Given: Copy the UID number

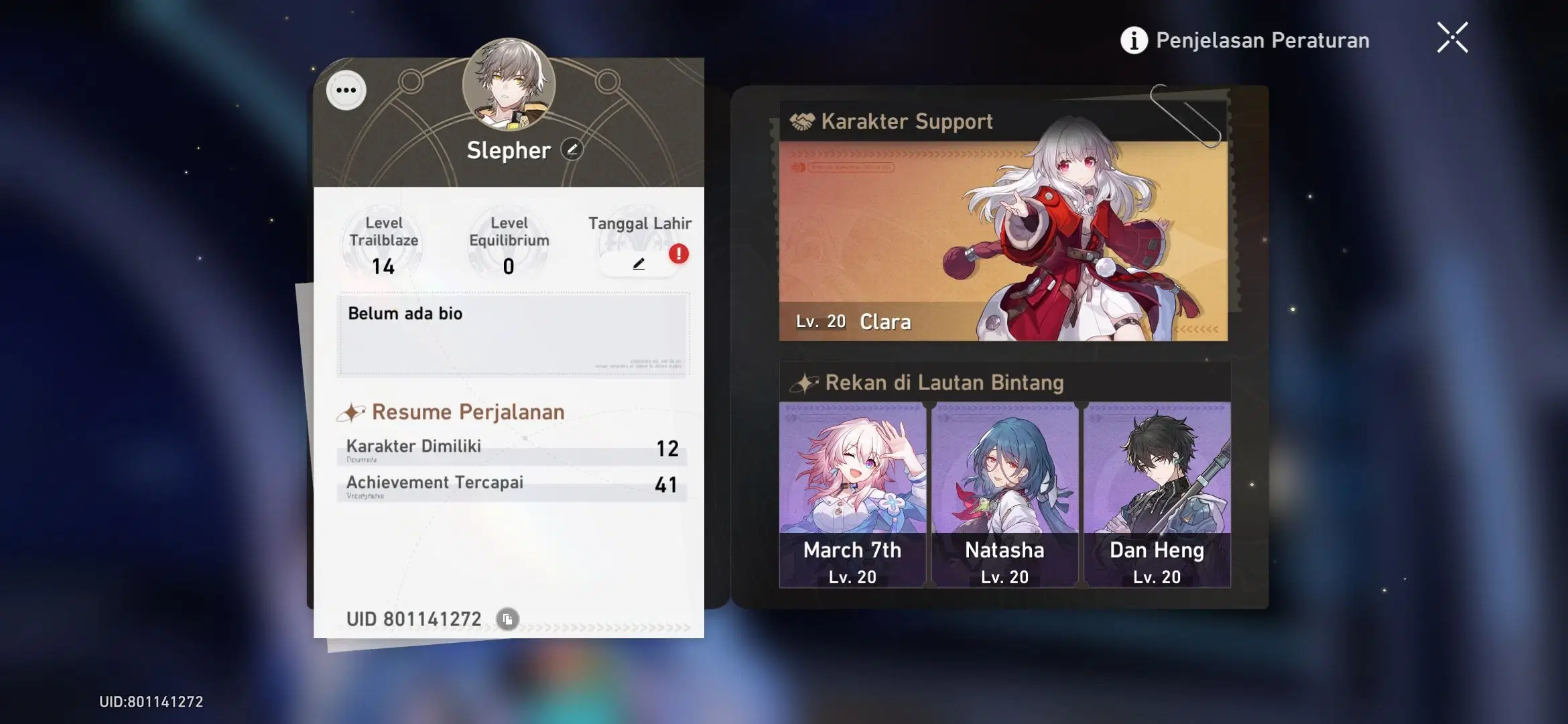Looking at the screenshot, I should pyautogui.click(x=507, y=619).
